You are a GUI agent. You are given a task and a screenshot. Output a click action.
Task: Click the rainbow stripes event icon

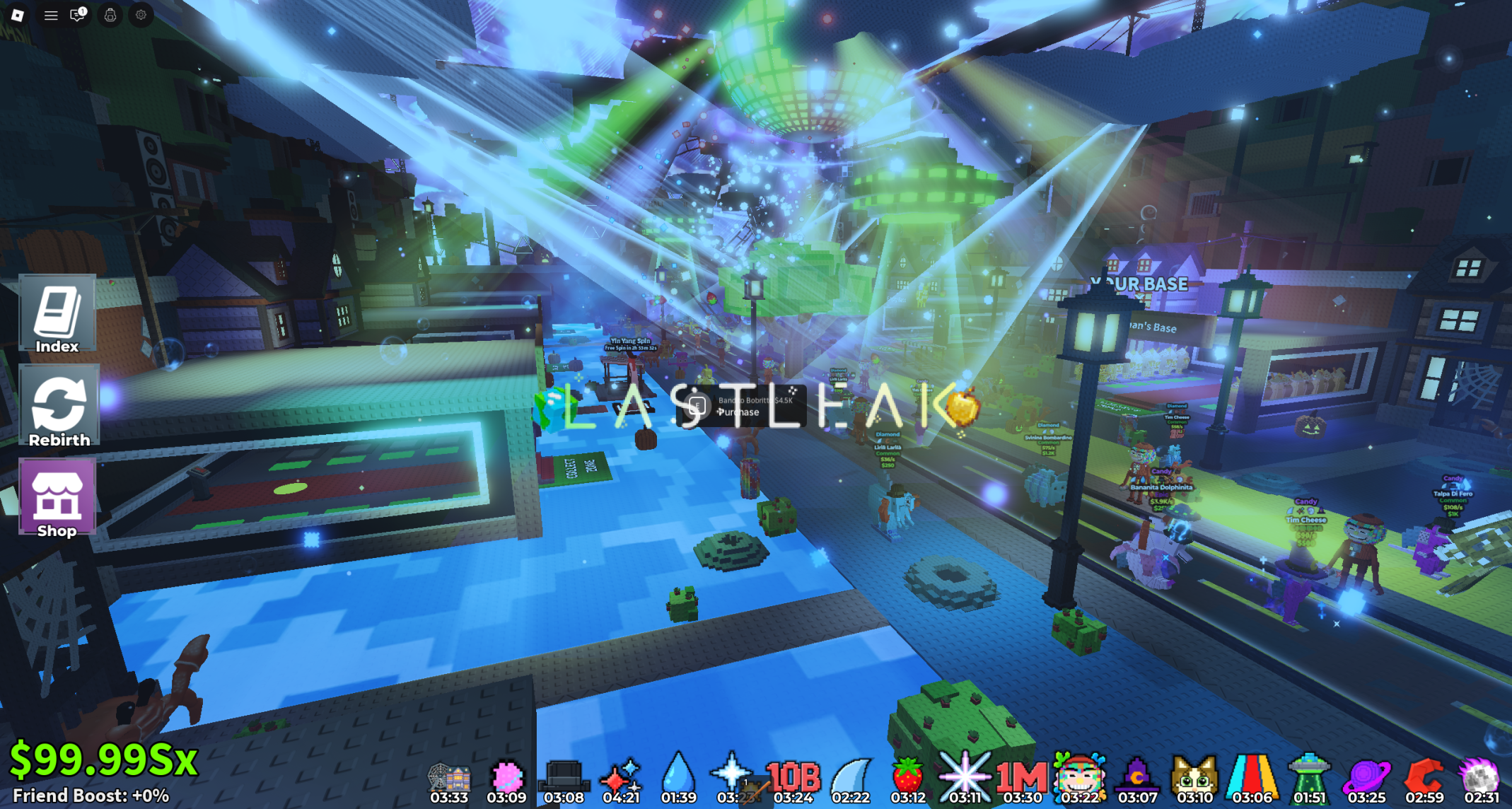pyautogui.click(x=1252, y=774)
